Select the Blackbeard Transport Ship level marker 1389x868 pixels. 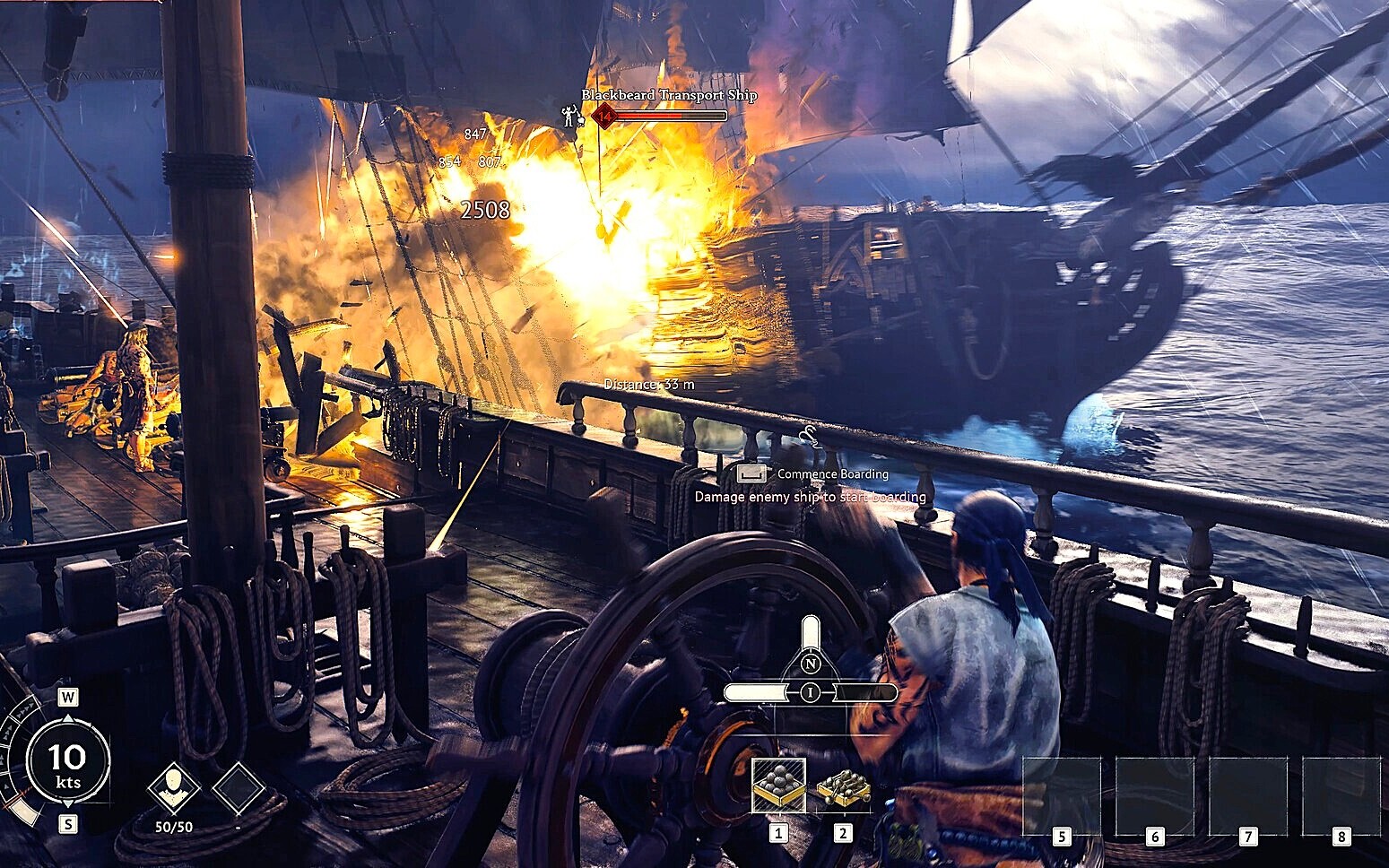(x=604, y=116)
